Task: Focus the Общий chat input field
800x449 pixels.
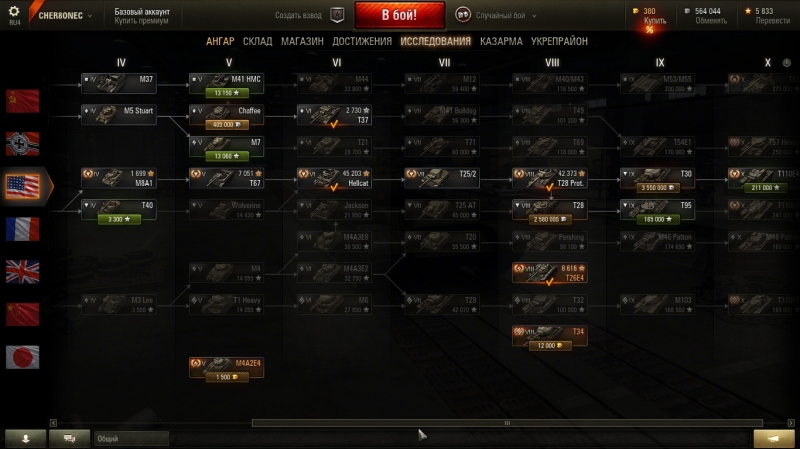Action: [132, 438]
